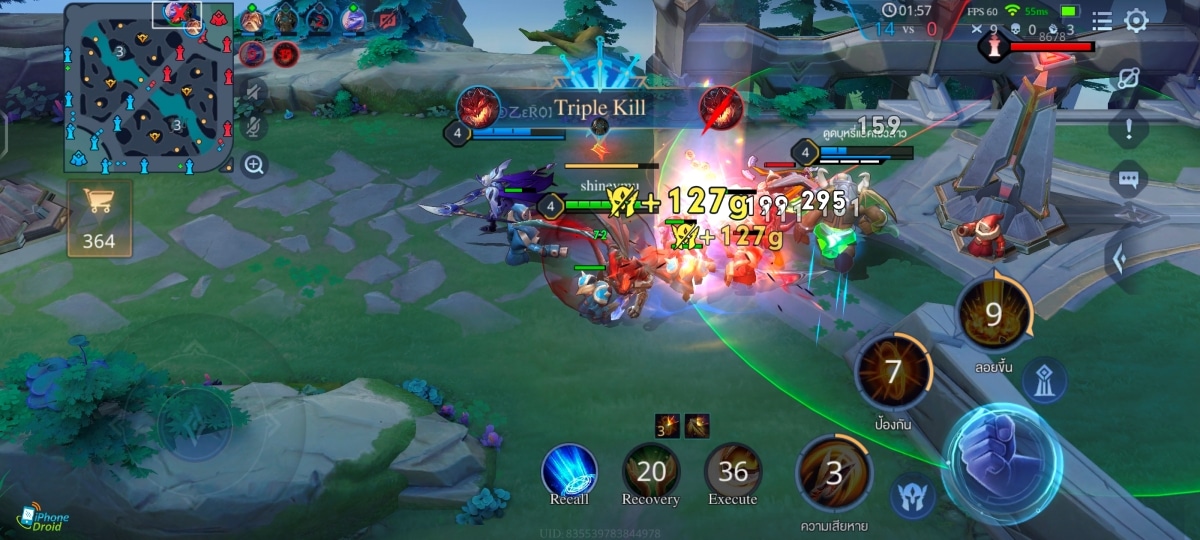
Task: Click the battlefield minimap
Action: pos(149,88)
